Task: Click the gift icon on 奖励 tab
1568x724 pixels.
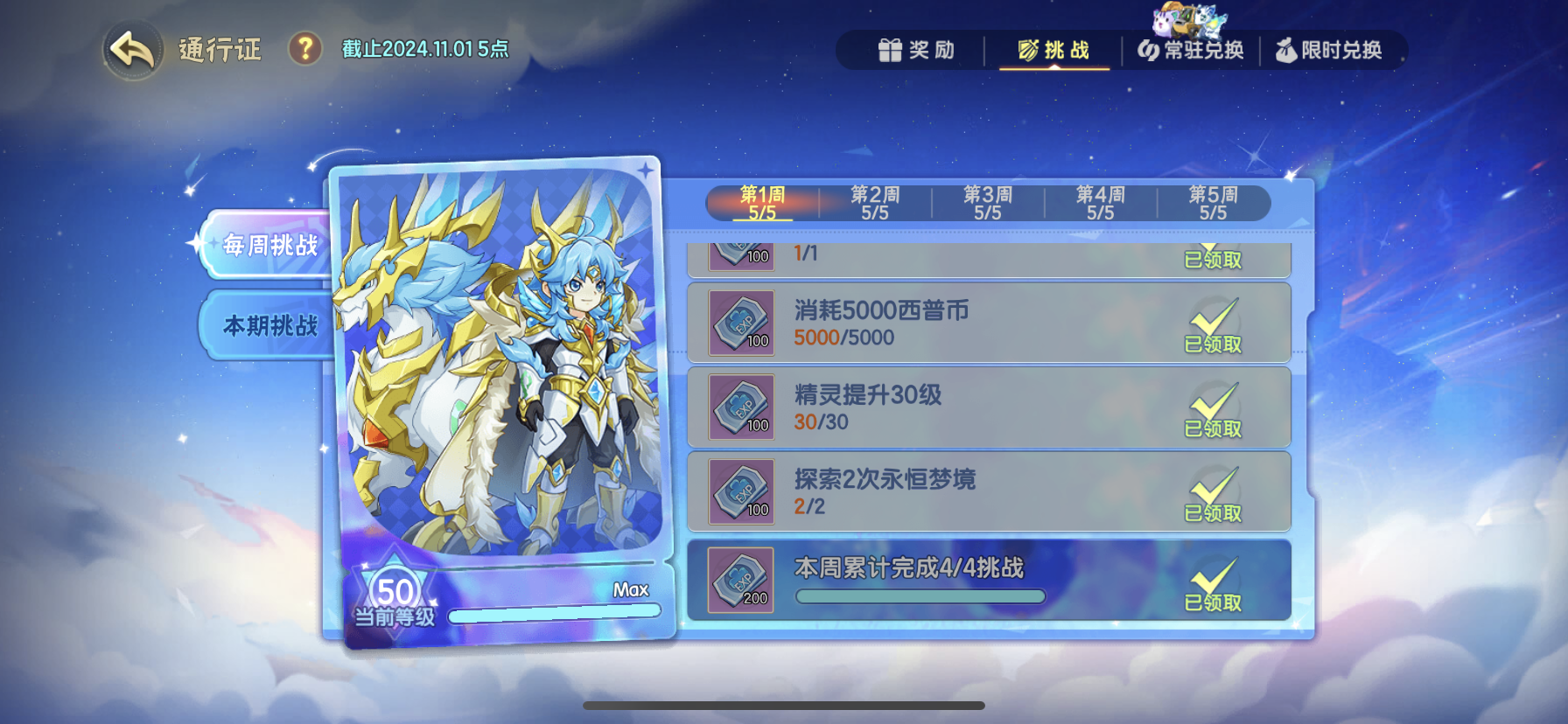Action: pyautogui.click(x=892, y=50)
